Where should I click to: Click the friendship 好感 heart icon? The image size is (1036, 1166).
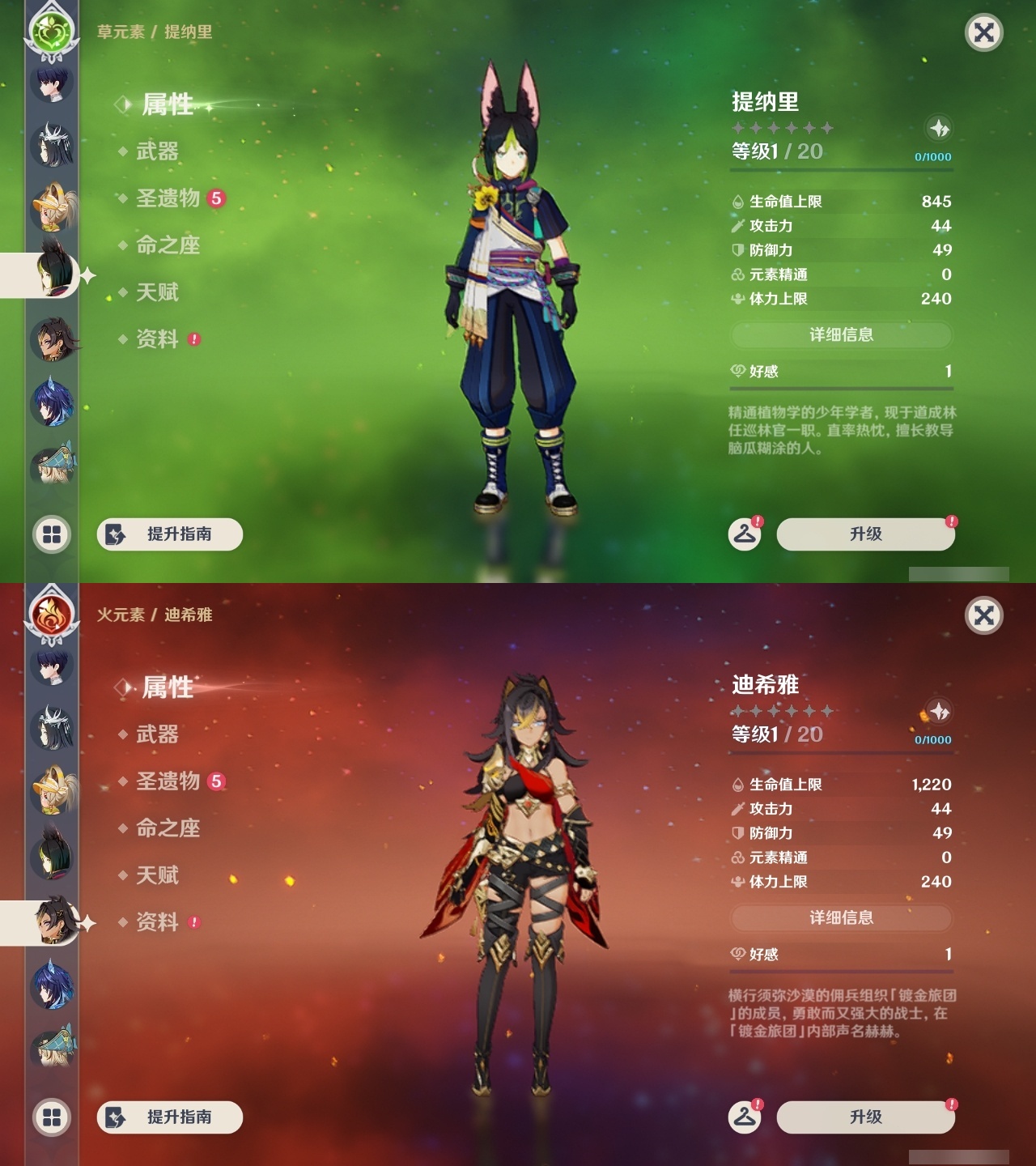point(737,371)
